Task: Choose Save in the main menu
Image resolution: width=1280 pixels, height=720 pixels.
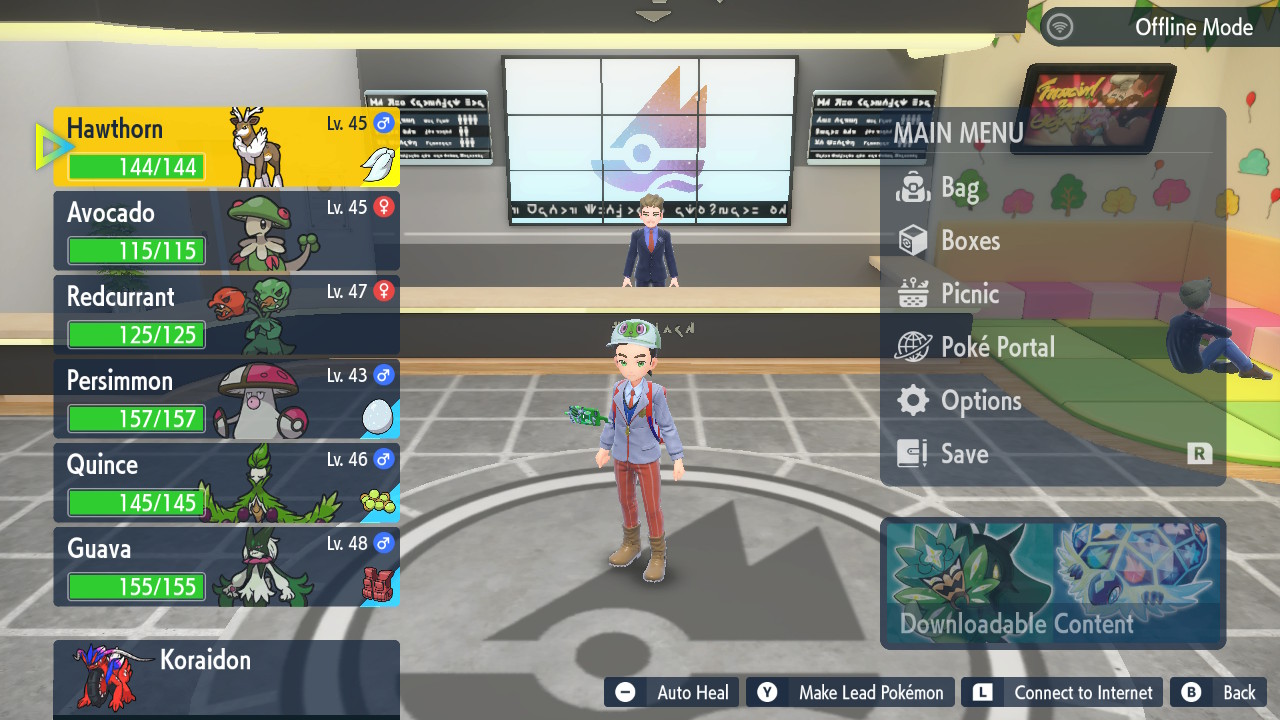Action: tap(964, 454)
